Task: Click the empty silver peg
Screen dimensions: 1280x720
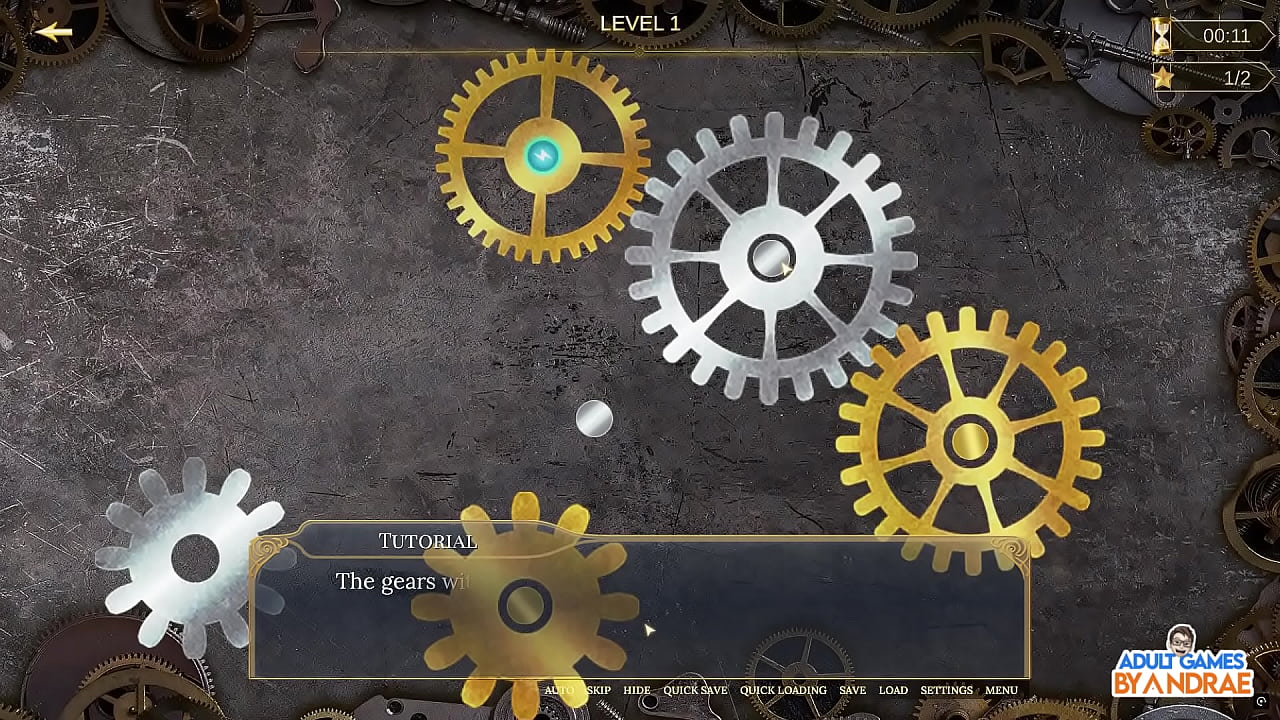Action: [x=594, y=419]
